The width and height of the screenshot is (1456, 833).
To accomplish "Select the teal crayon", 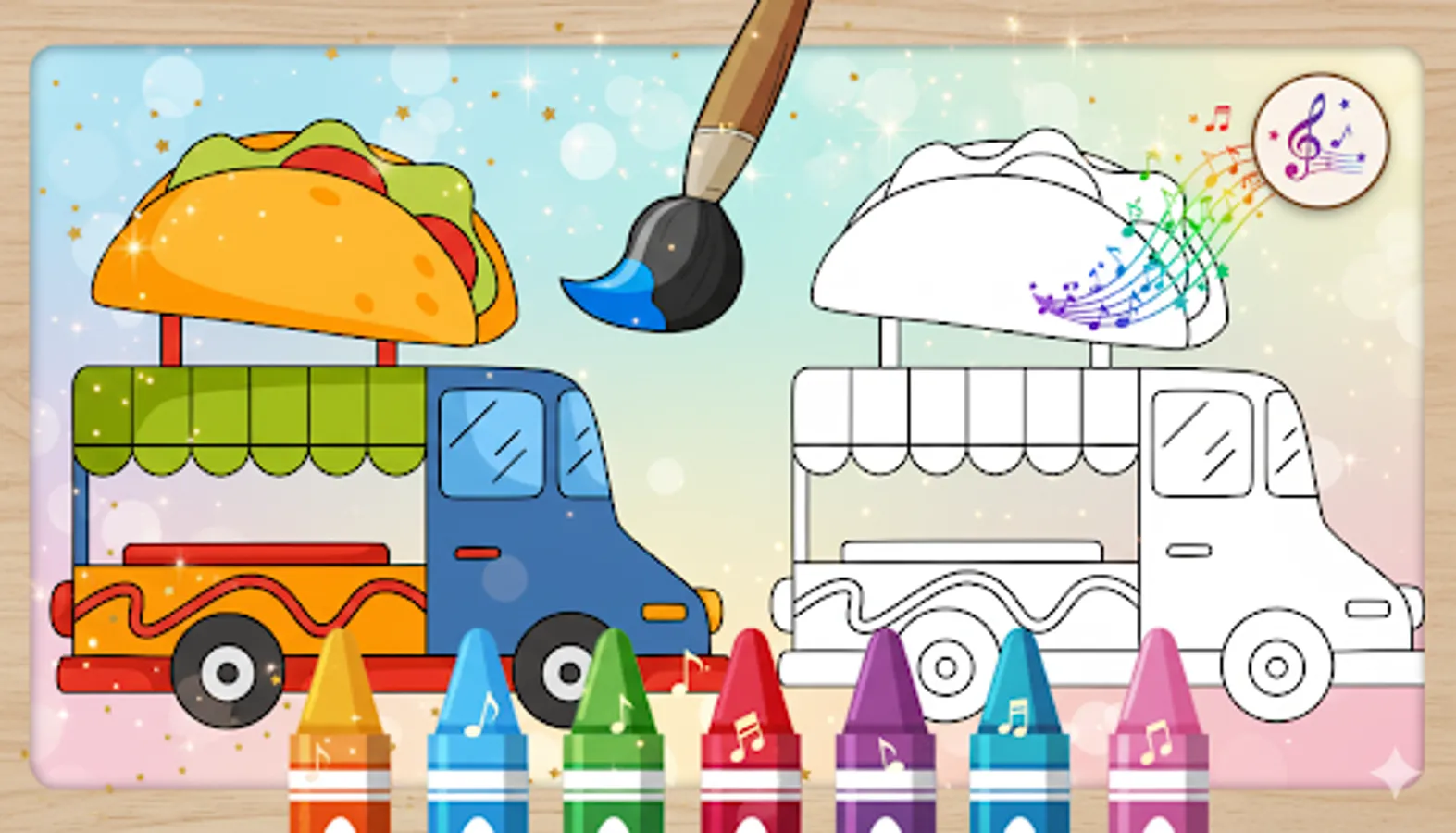I will click(1020, 740).
